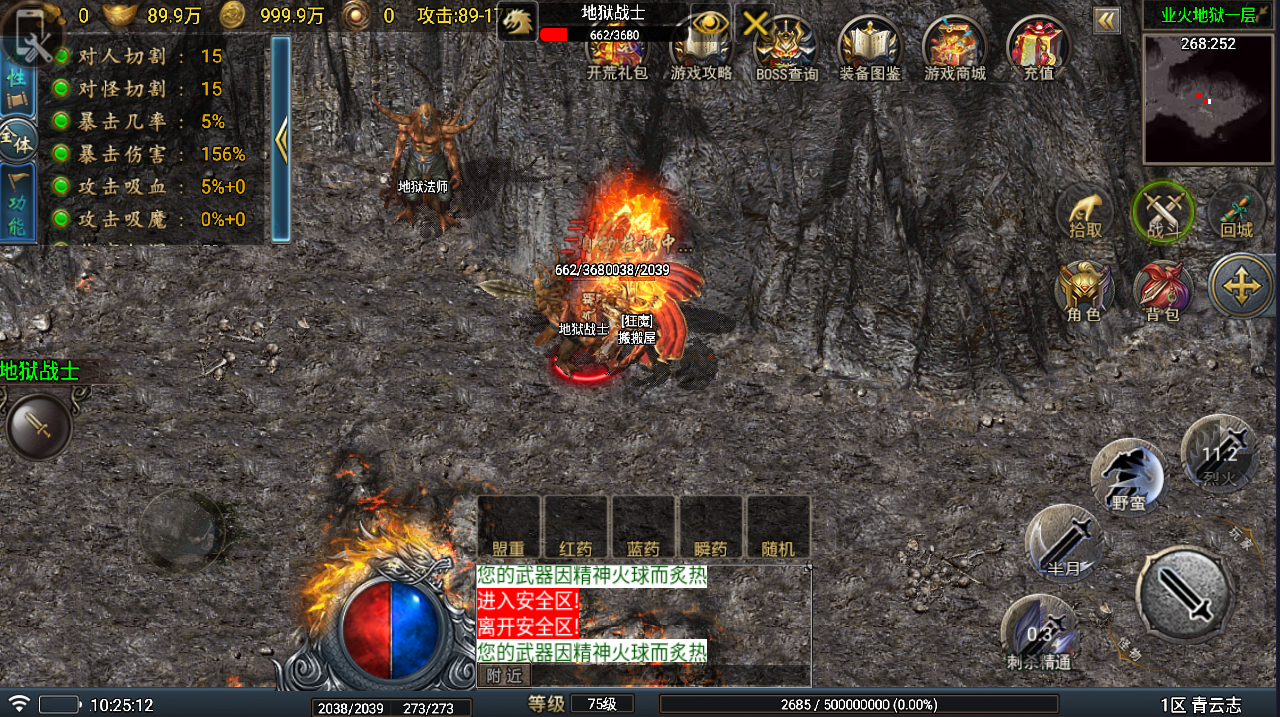This screenshot has height=717, width=1280.
Task: Use the 回城 return-to-town button
Action: click(1236, 213)
